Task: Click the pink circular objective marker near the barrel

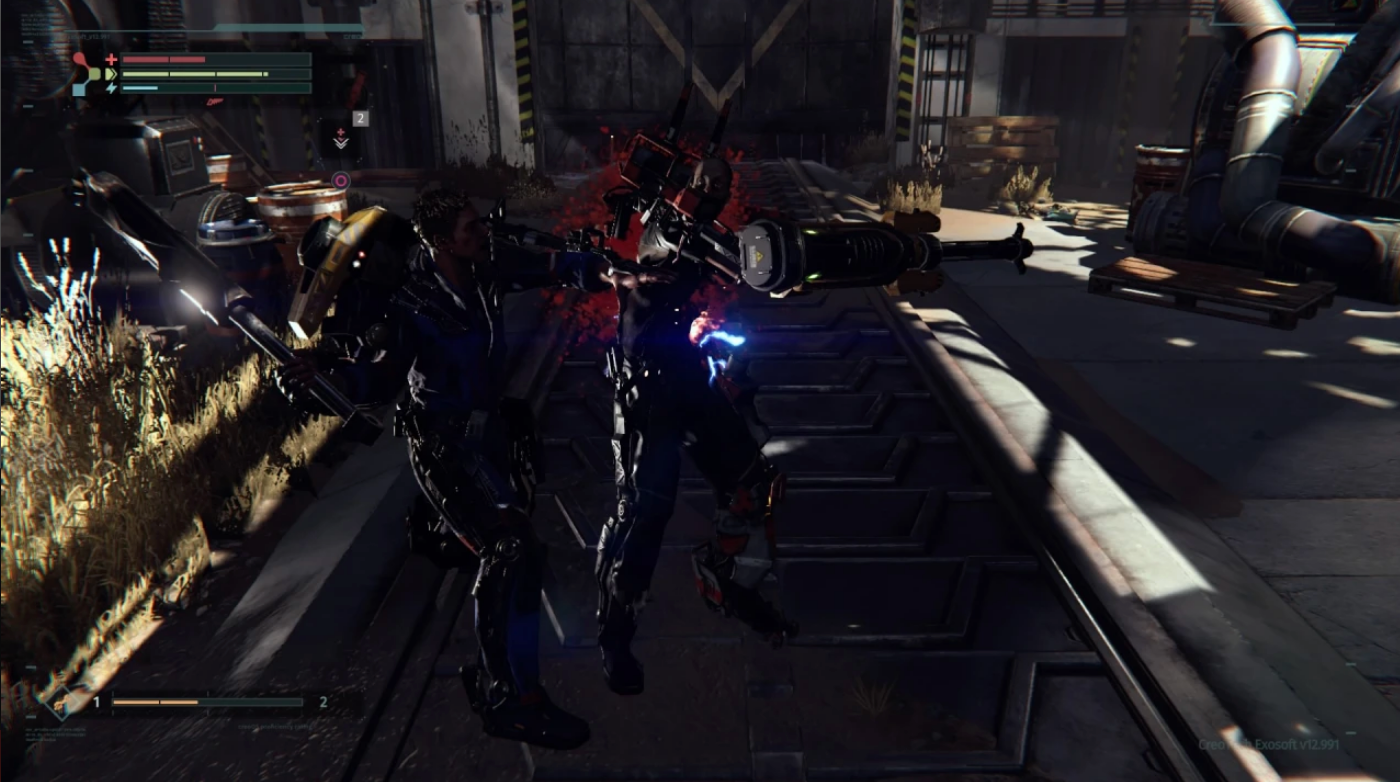Action: (x=341, y=181)
